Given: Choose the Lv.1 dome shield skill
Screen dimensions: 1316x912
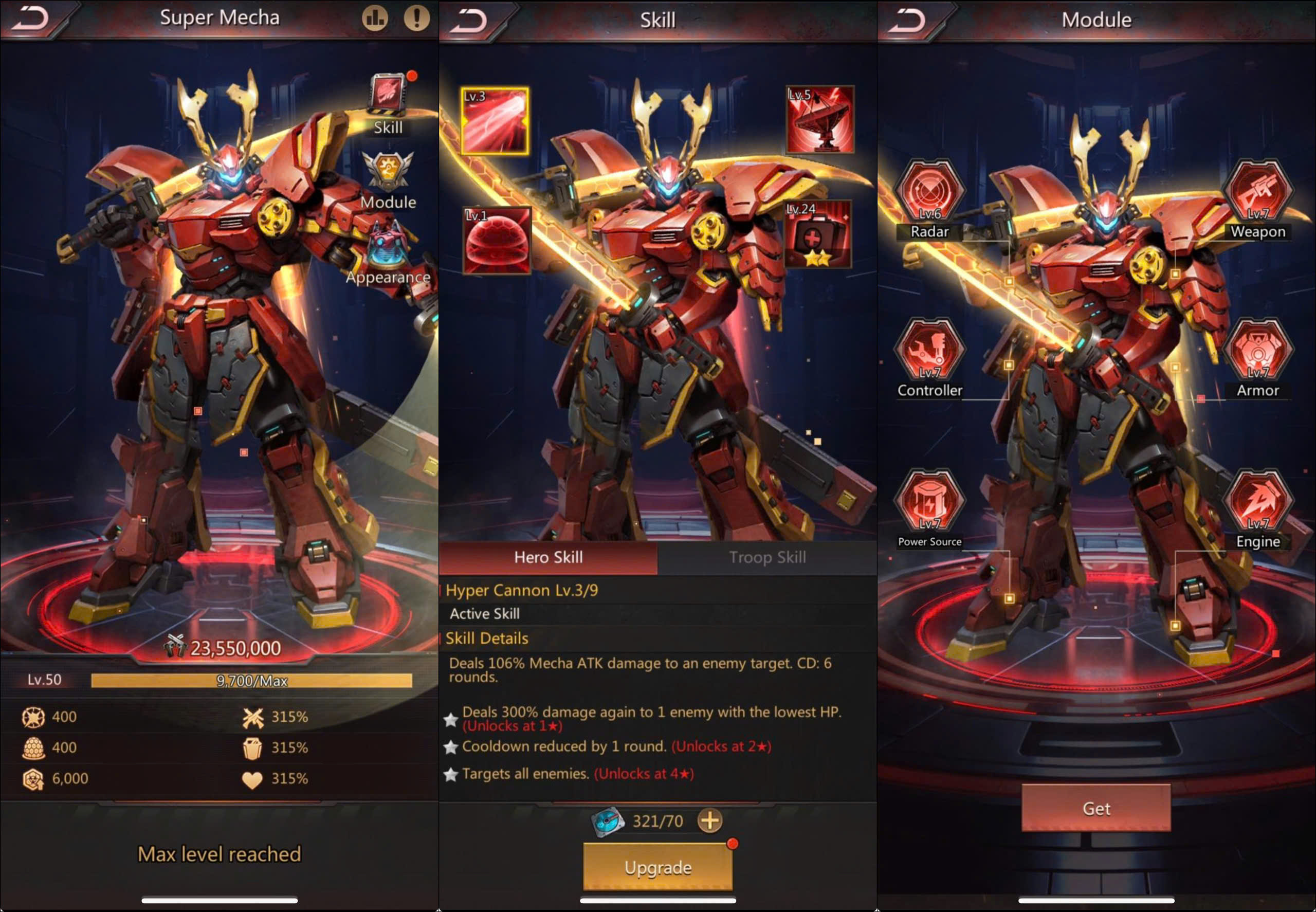Looking at the screenshot, I should 497,240.
